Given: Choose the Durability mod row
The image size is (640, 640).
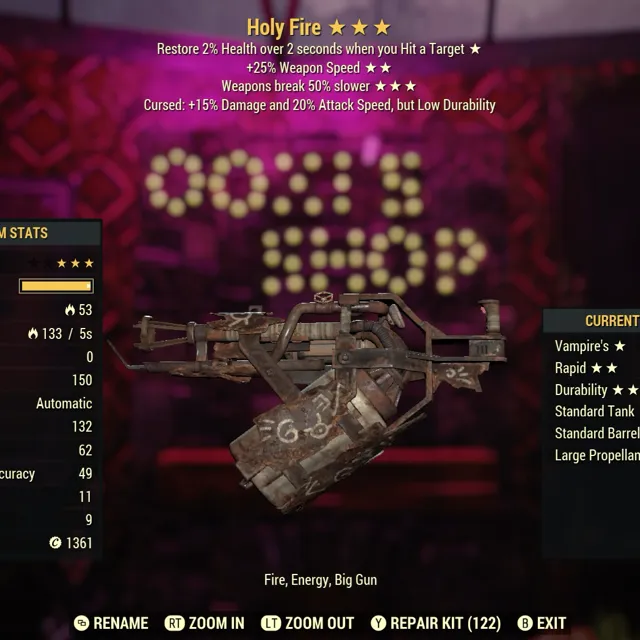Looking at the screenshot, I should click(596, 390).
